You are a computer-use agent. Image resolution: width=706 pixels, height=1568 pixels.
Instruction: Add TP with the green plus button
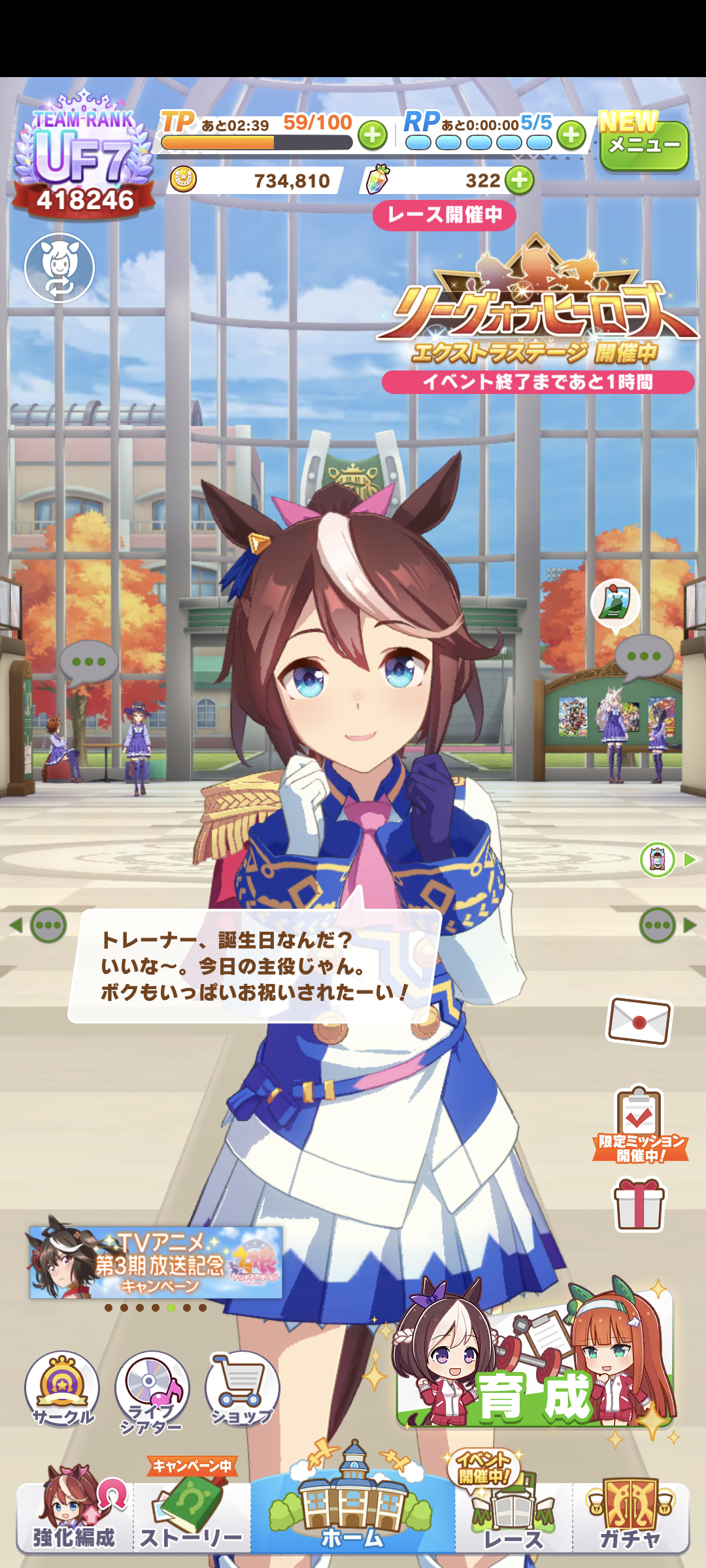(x=373, y=136)
